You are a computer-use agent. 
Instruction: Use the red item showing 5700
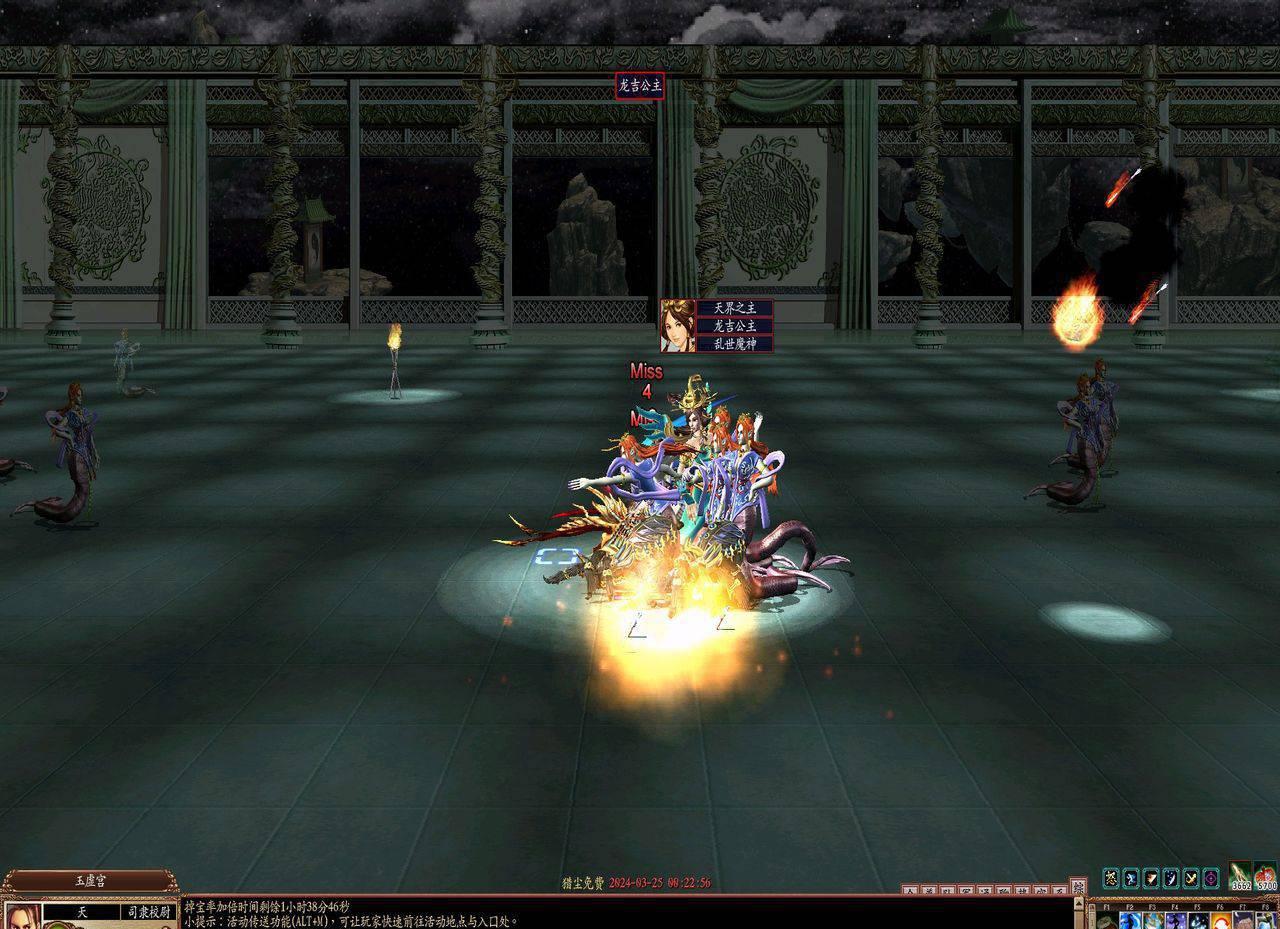[x=1266, y=876]
